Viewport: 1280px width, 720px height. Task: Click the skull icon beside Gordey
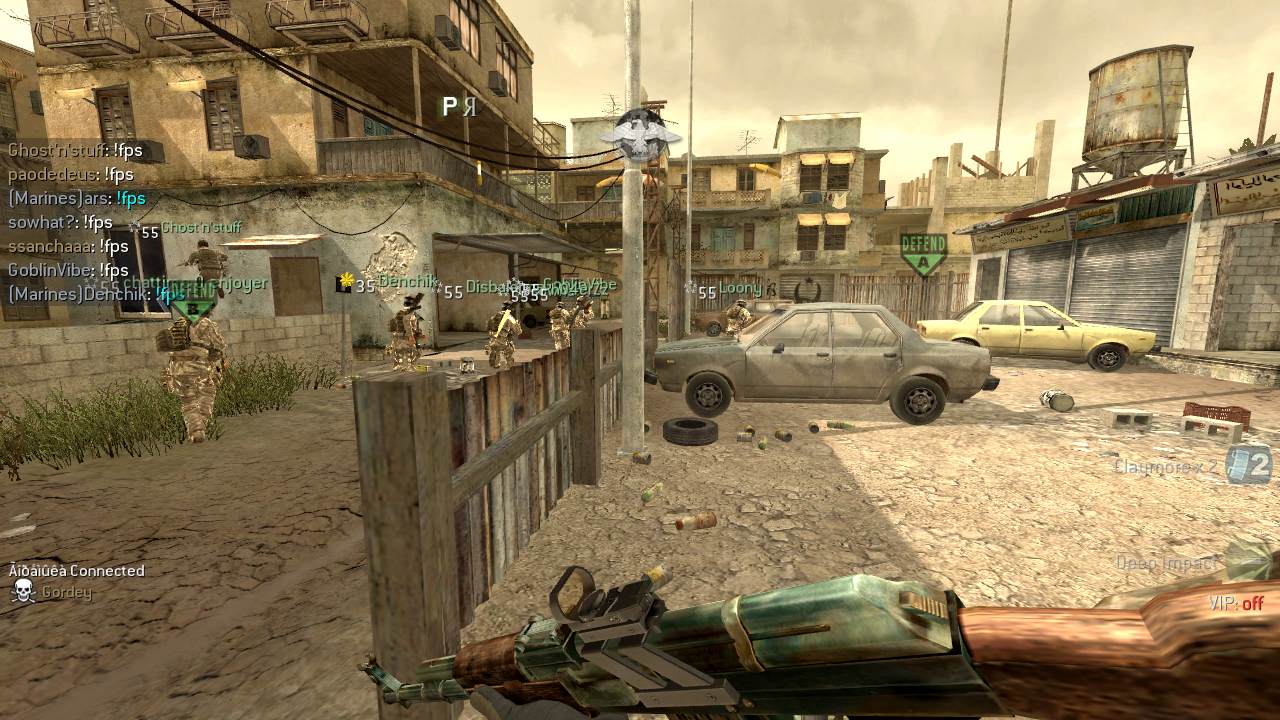[23, 592]
